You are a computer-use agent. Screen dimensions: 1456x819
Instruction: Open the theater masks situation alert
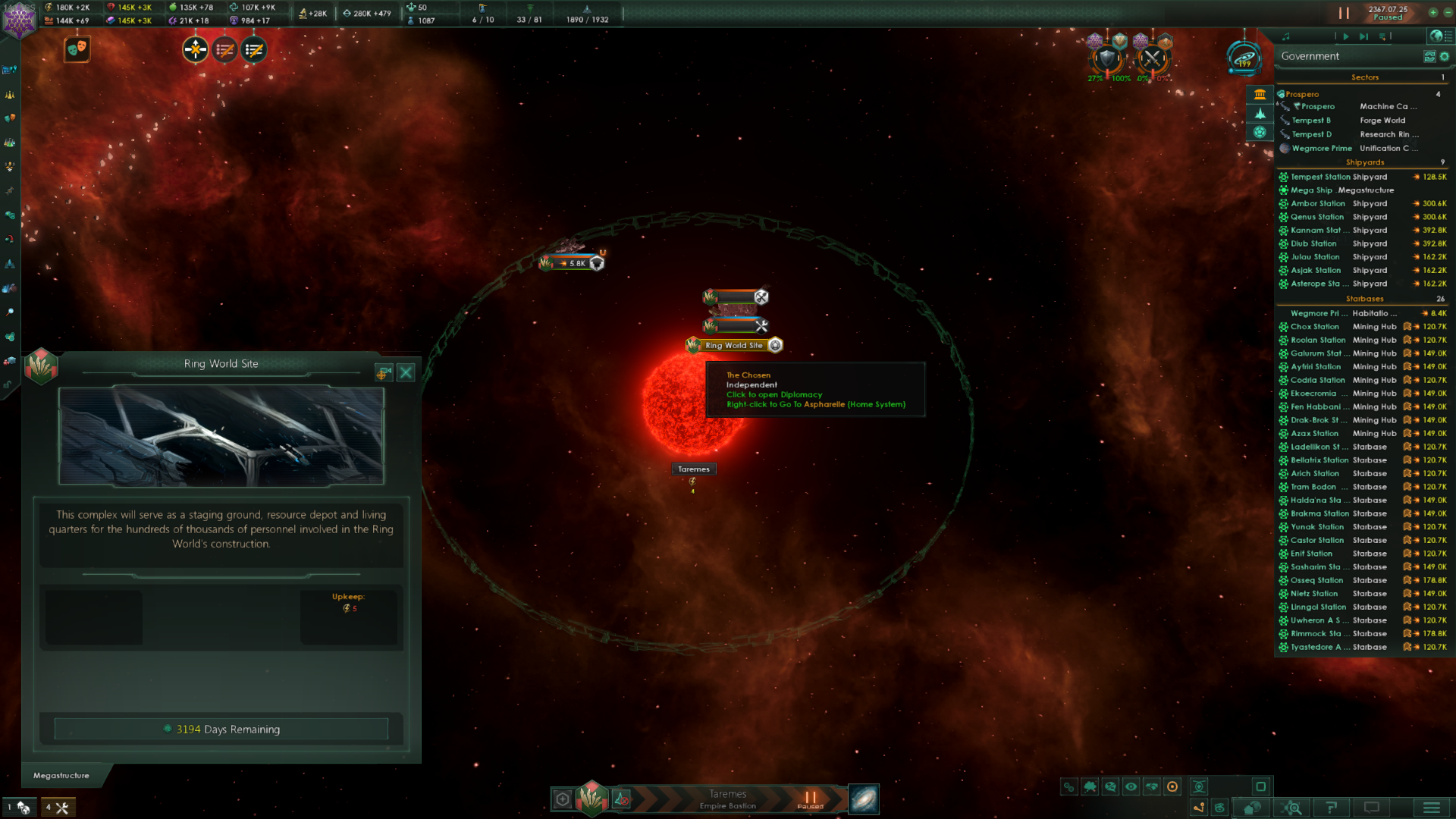(x=77, y=49)
